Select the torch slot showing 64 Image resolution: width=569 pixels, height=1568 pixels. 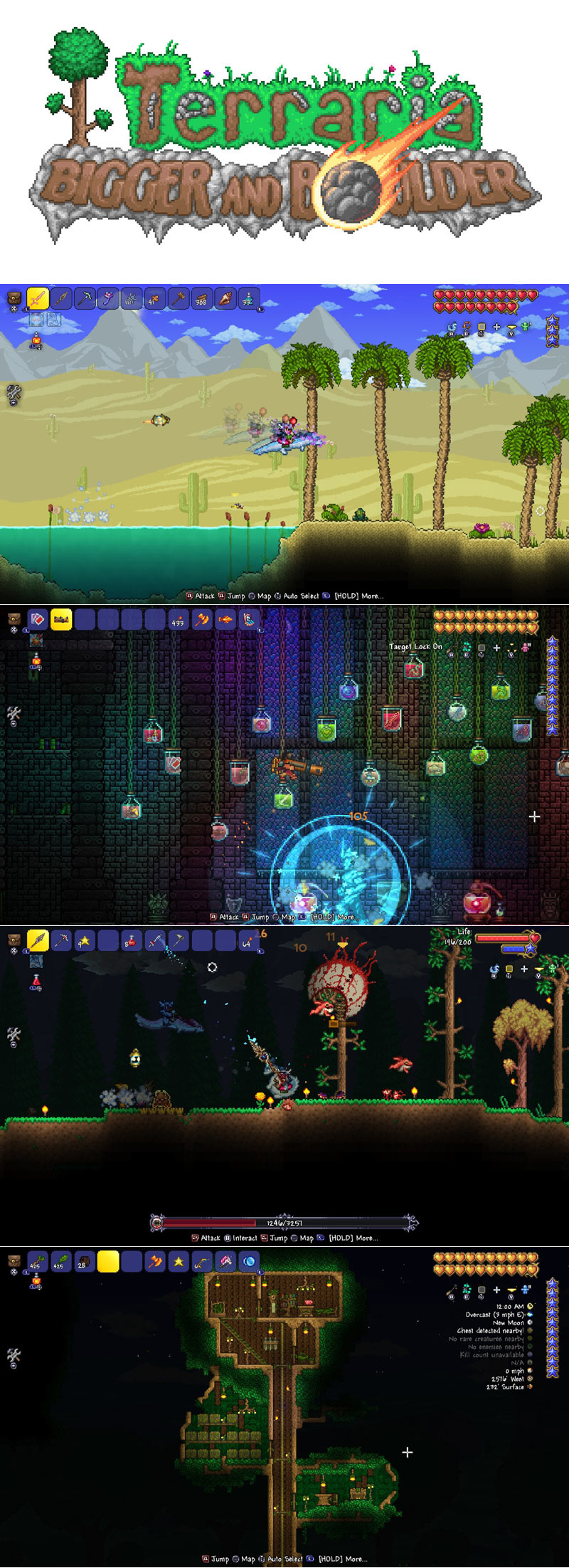pyautogui.click(x=248, y=940)
